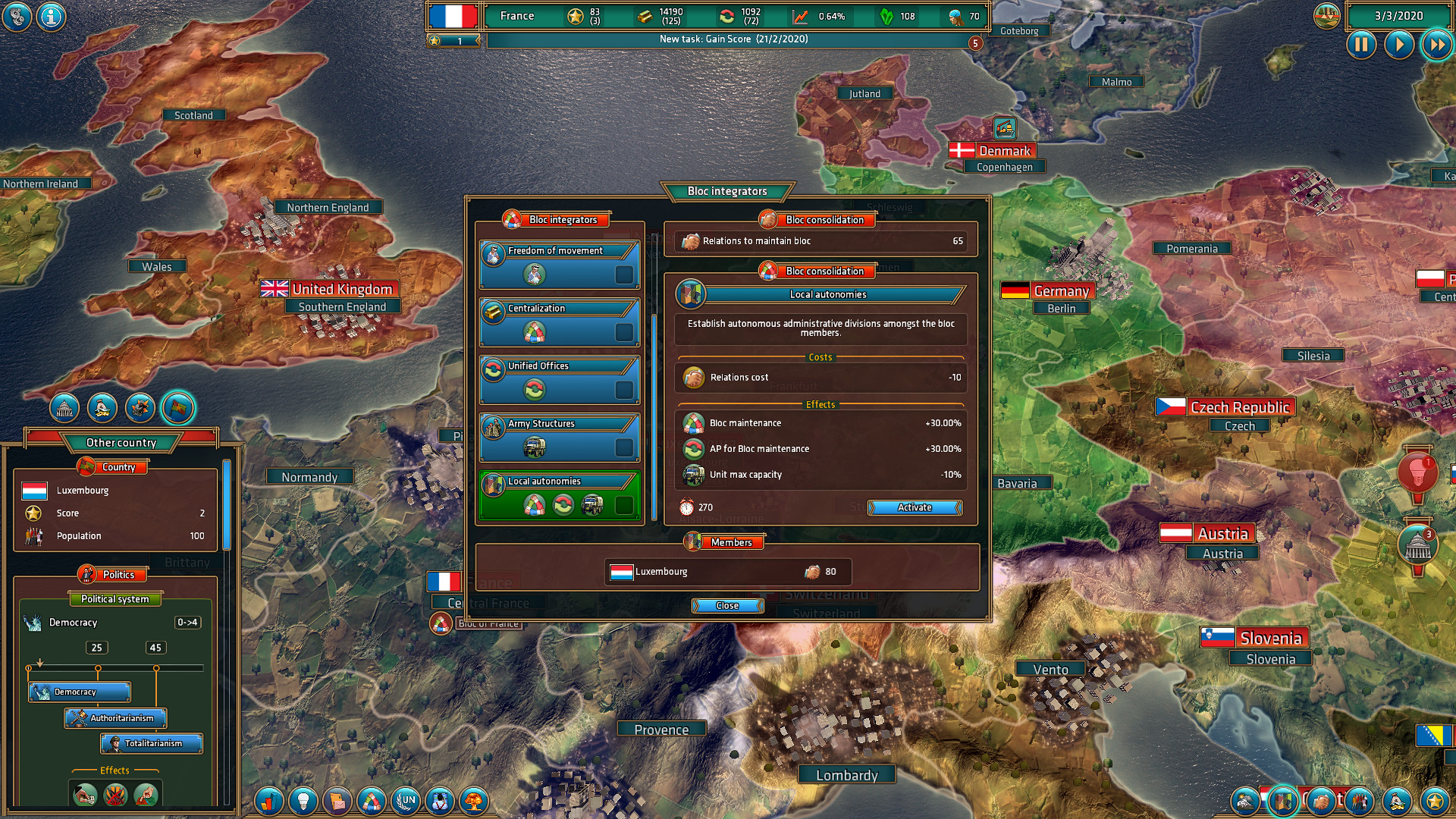This screenshot has height=819, width=1456.
Task: Tick the Centralization checkbox
Action: (x=625, y=332)
